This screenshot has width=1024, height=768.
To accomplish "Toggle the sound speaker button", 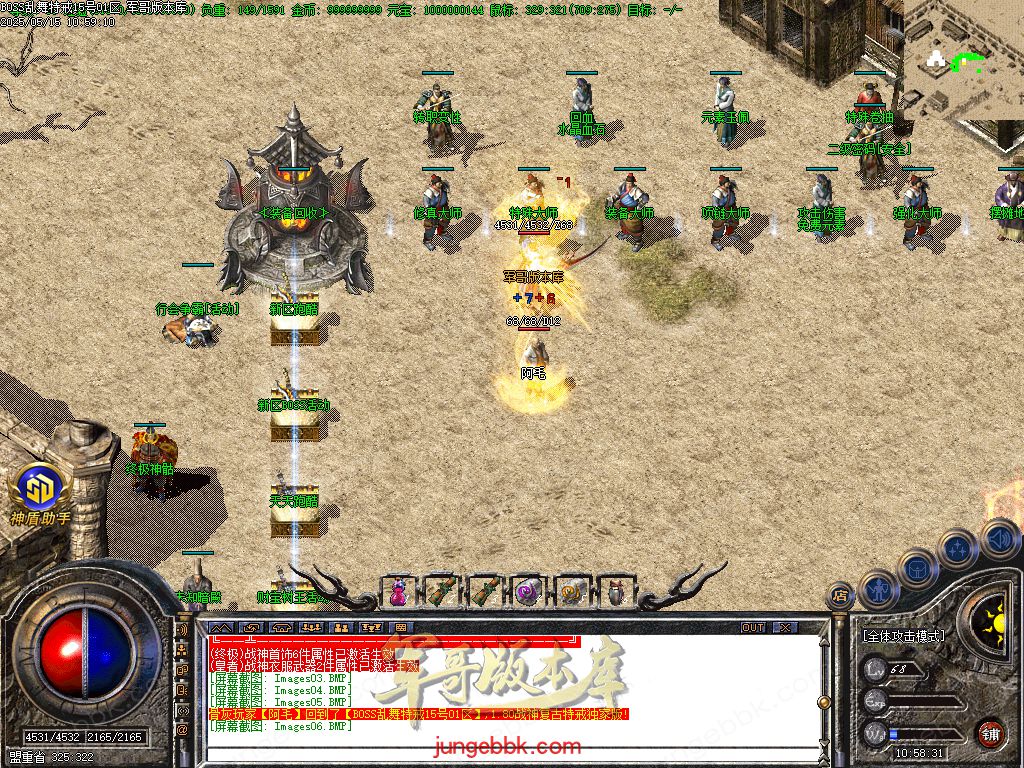I will pyautogui.click(x=998, y=537).
